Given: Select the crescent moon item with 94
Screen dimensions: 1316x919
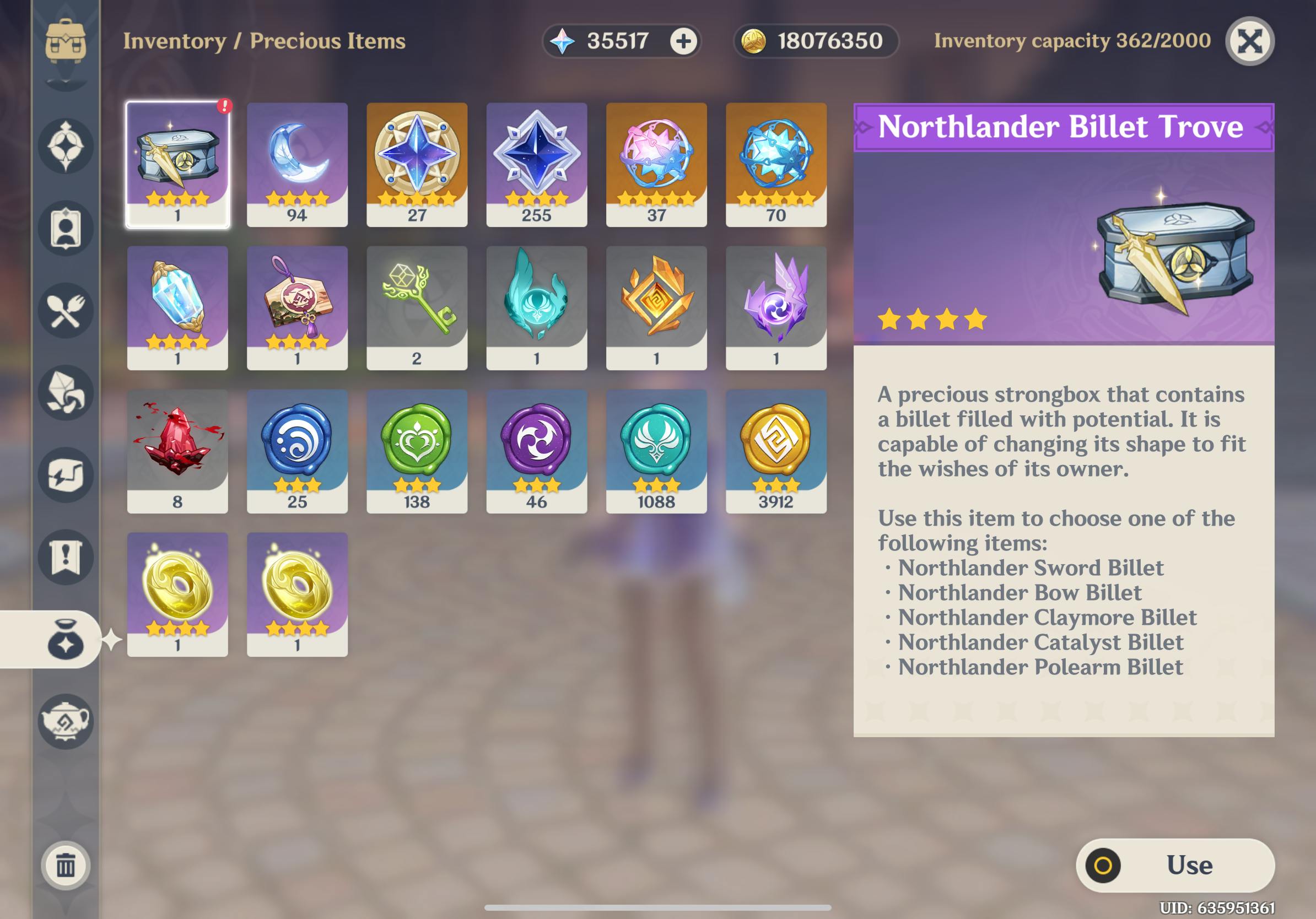Looking at the screenshot, I should coord(297,164).
